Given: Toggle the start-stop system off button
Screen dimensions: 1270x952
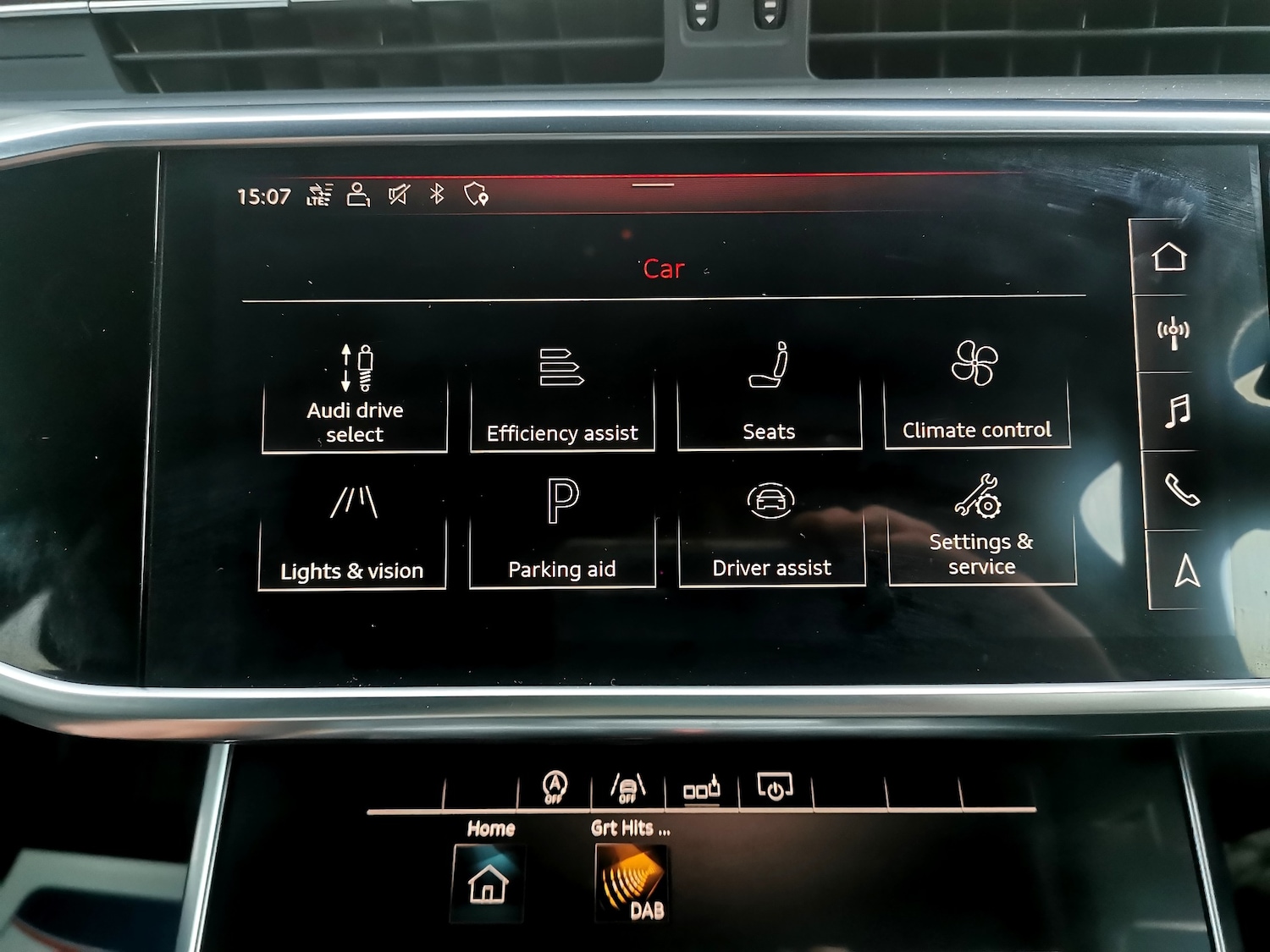Looking at the screenshot, I should 555,788.
